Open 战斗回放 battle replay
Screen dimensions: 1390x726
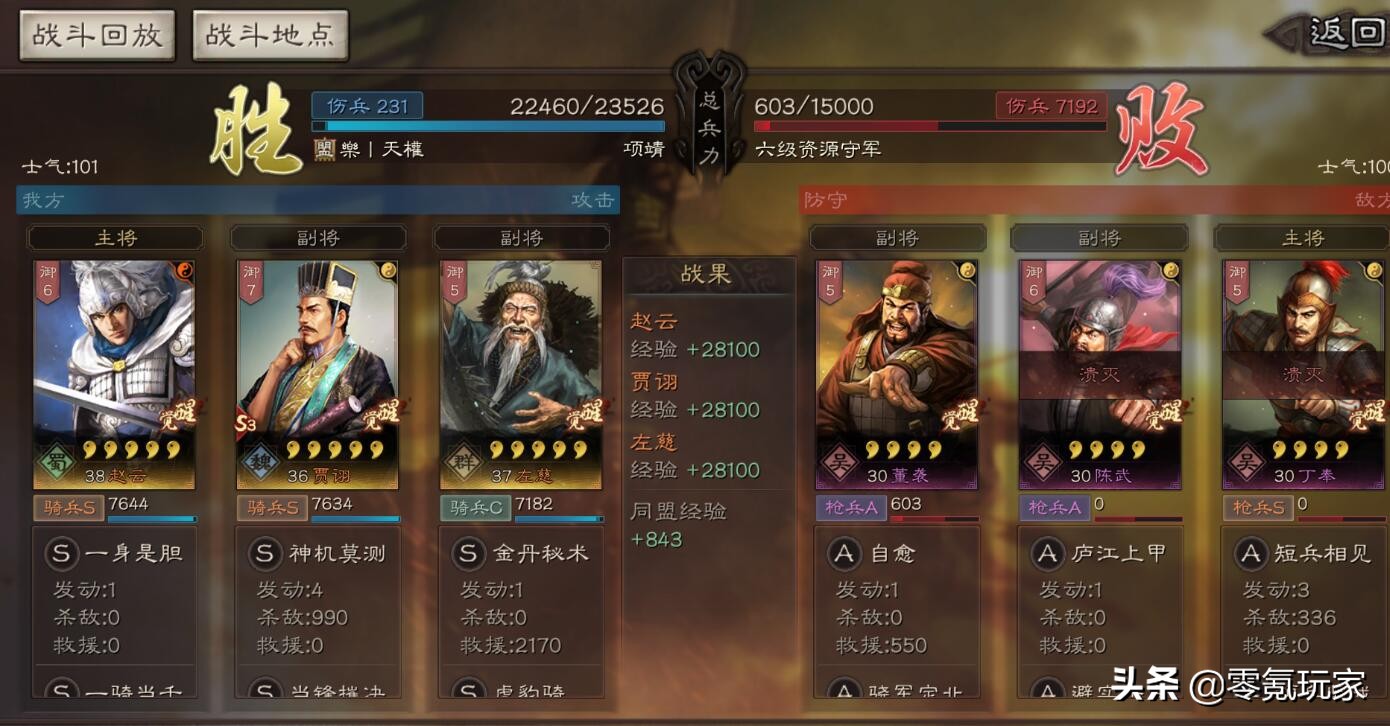(96, 33)
